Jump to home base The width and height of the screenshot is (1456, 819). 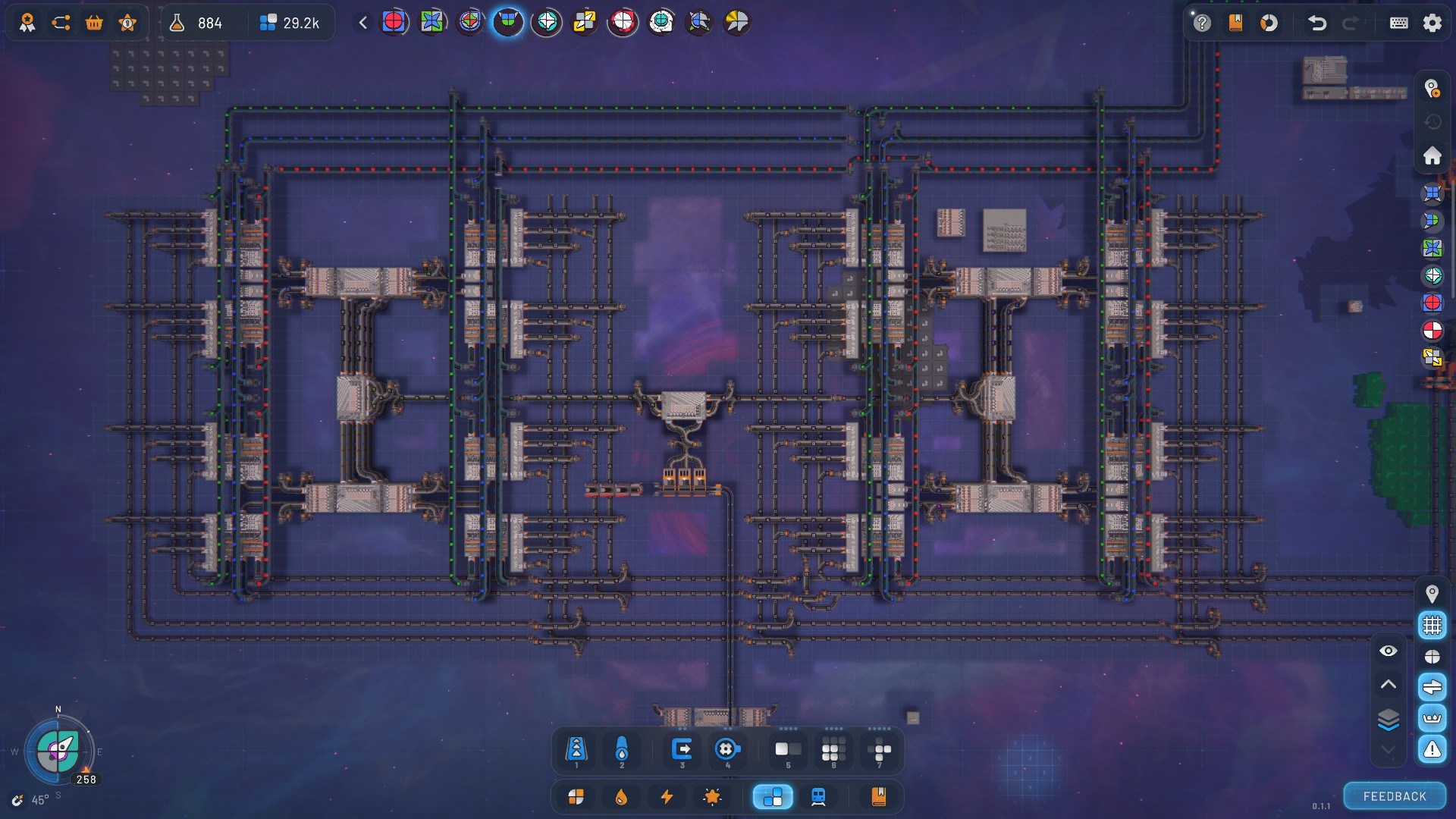1432,155
